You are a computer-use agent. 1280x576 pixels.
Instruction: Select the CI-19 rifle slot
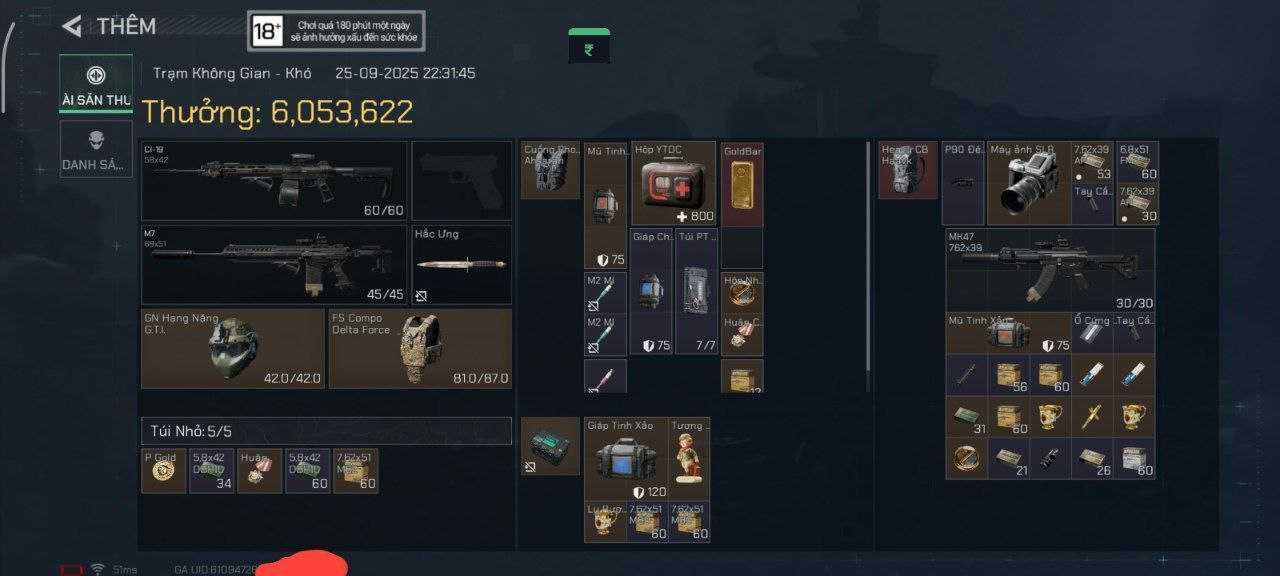[x=274, y=181]
